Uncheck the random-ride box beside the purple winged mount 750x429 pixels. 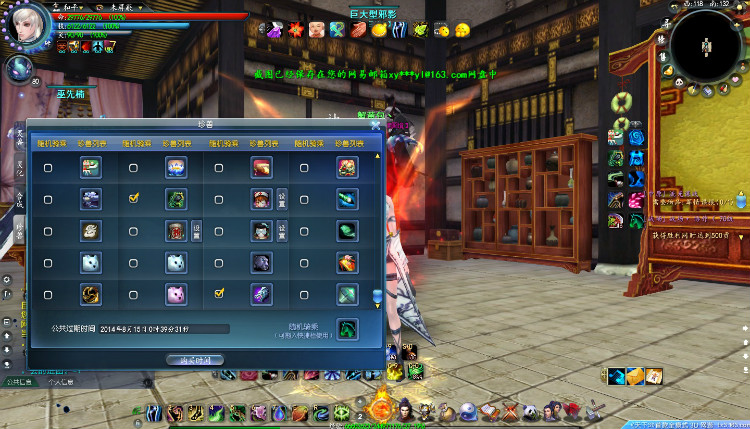(x=220, y=294)
